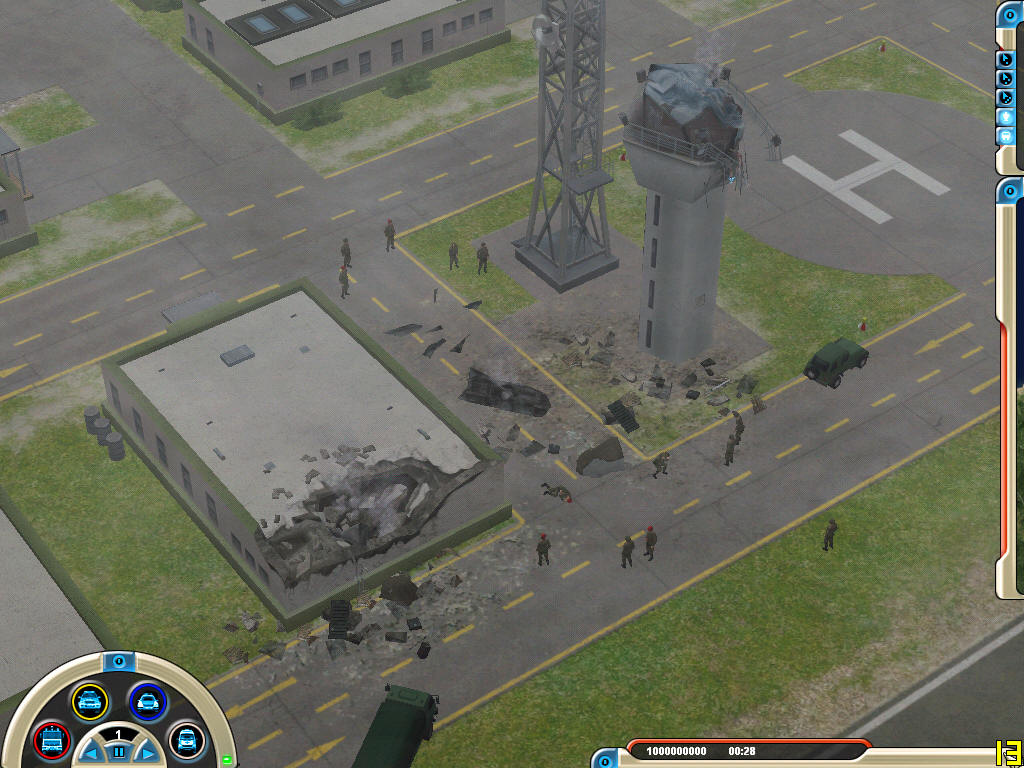
Task: Decrease game speed with the left arrow
Action: (x=90, y=752)
